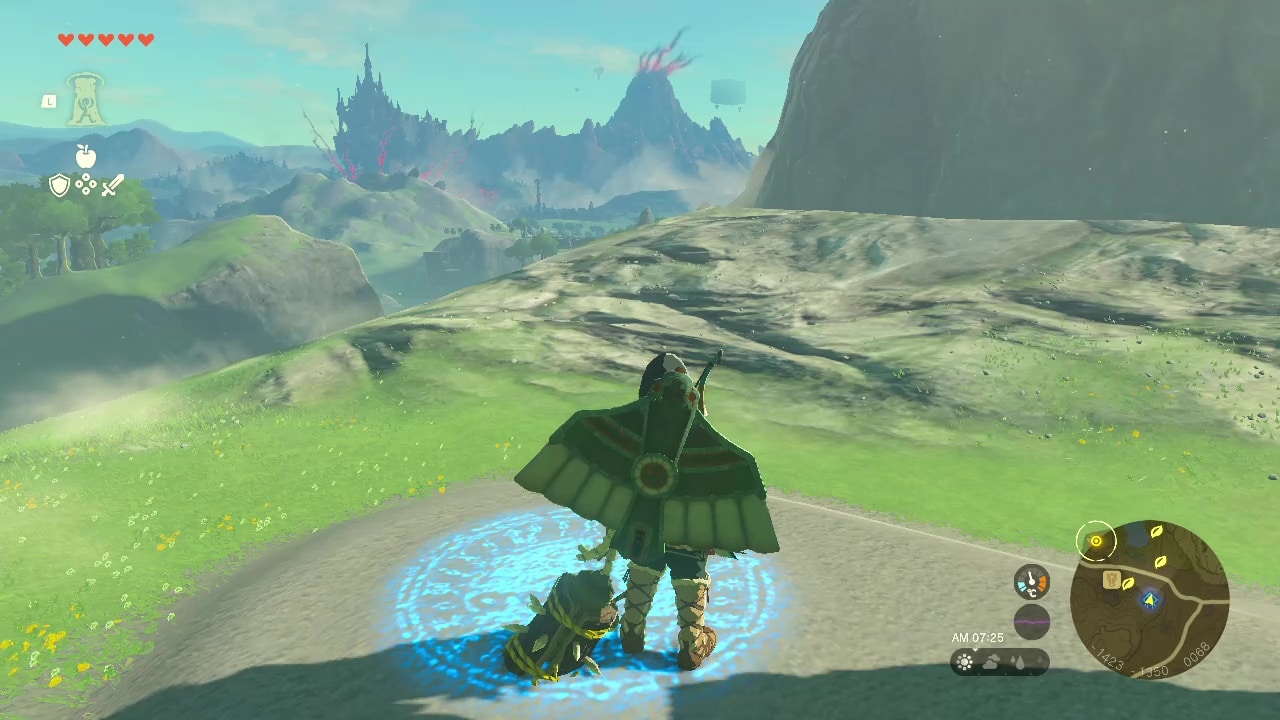Viewport: 1280px width, 720px height.
Task: Select the apple quick-item icon
Action: (86, 156)
